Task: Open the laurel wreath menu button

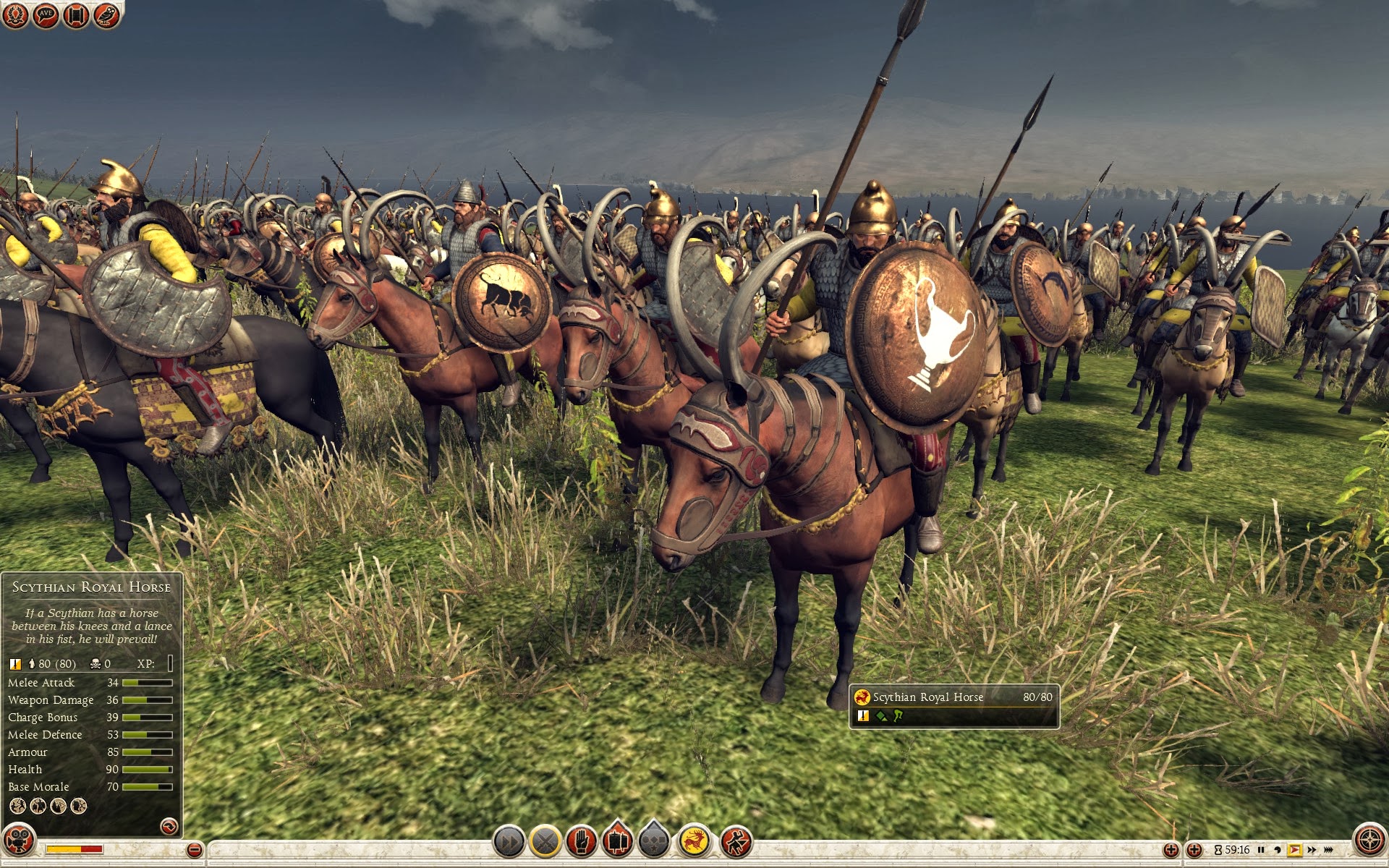Action: [15, 14]
